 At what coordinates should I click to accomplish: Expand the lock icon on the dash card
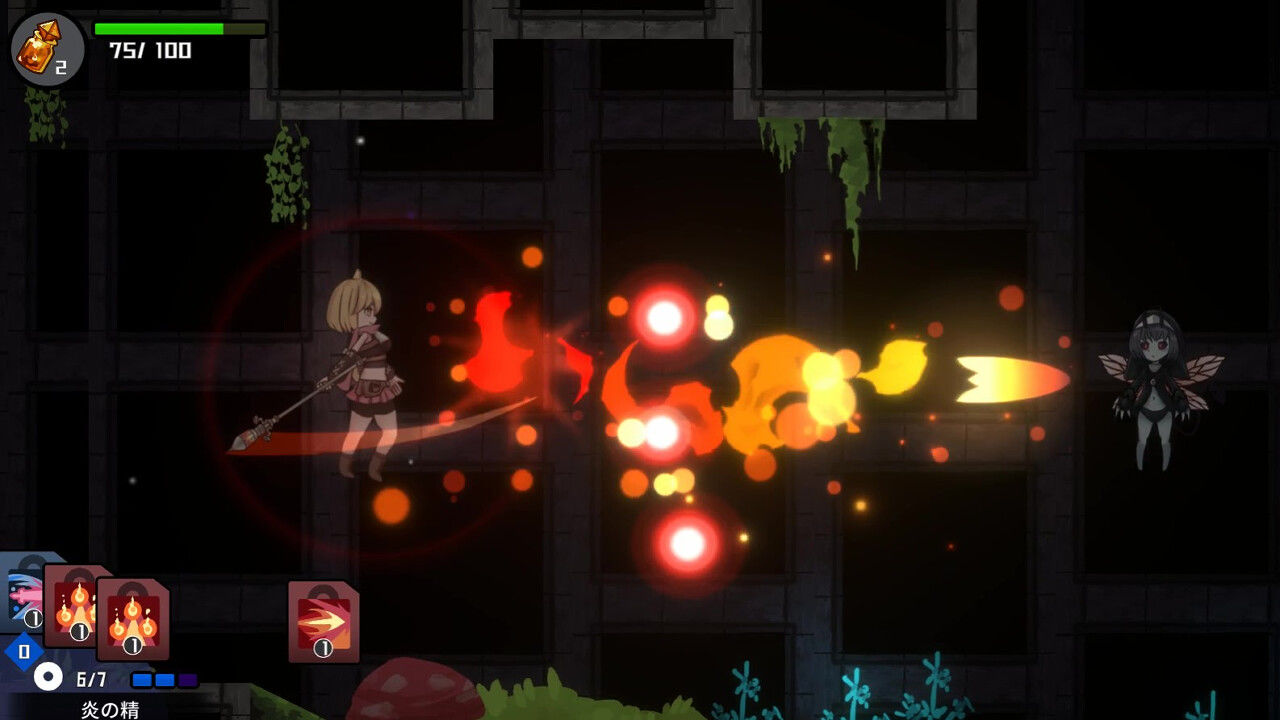coord(319,590)
